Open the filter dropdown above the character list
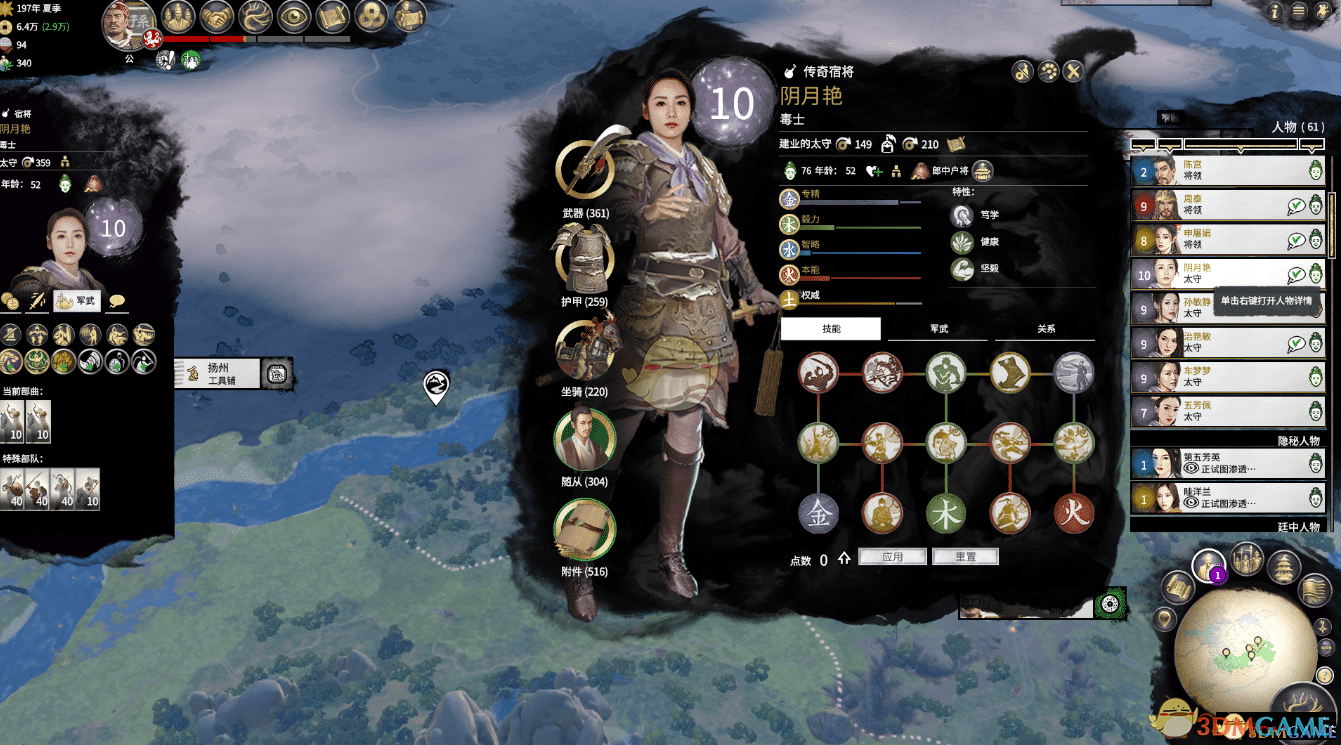 click(1241, 145)
